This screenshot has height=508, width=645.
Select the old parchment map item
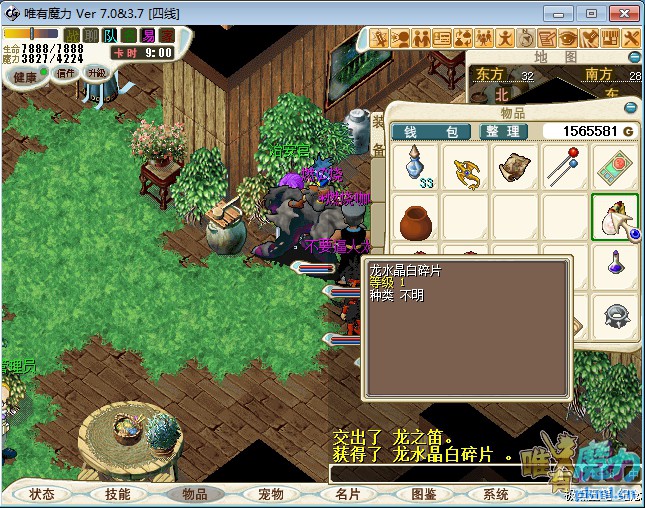coord(516,168)
